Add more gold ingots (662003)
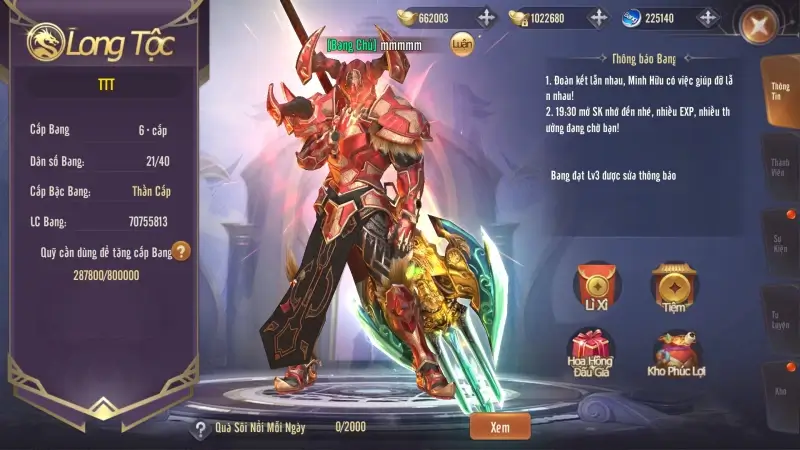This screenshot has height=450, width=800. (486, 17)
